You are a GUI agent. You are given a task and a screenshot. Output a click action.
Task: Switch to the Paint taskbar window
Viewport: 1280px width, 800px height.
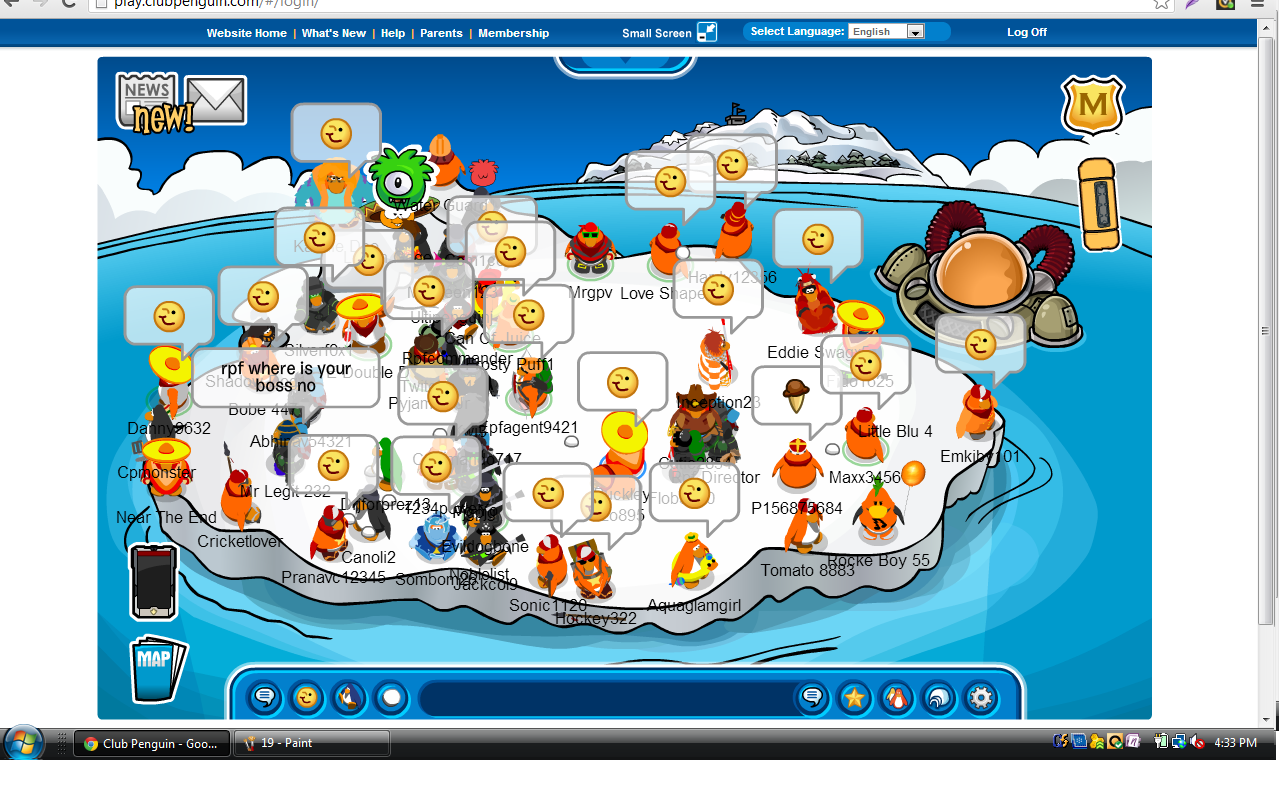(311, 743)
